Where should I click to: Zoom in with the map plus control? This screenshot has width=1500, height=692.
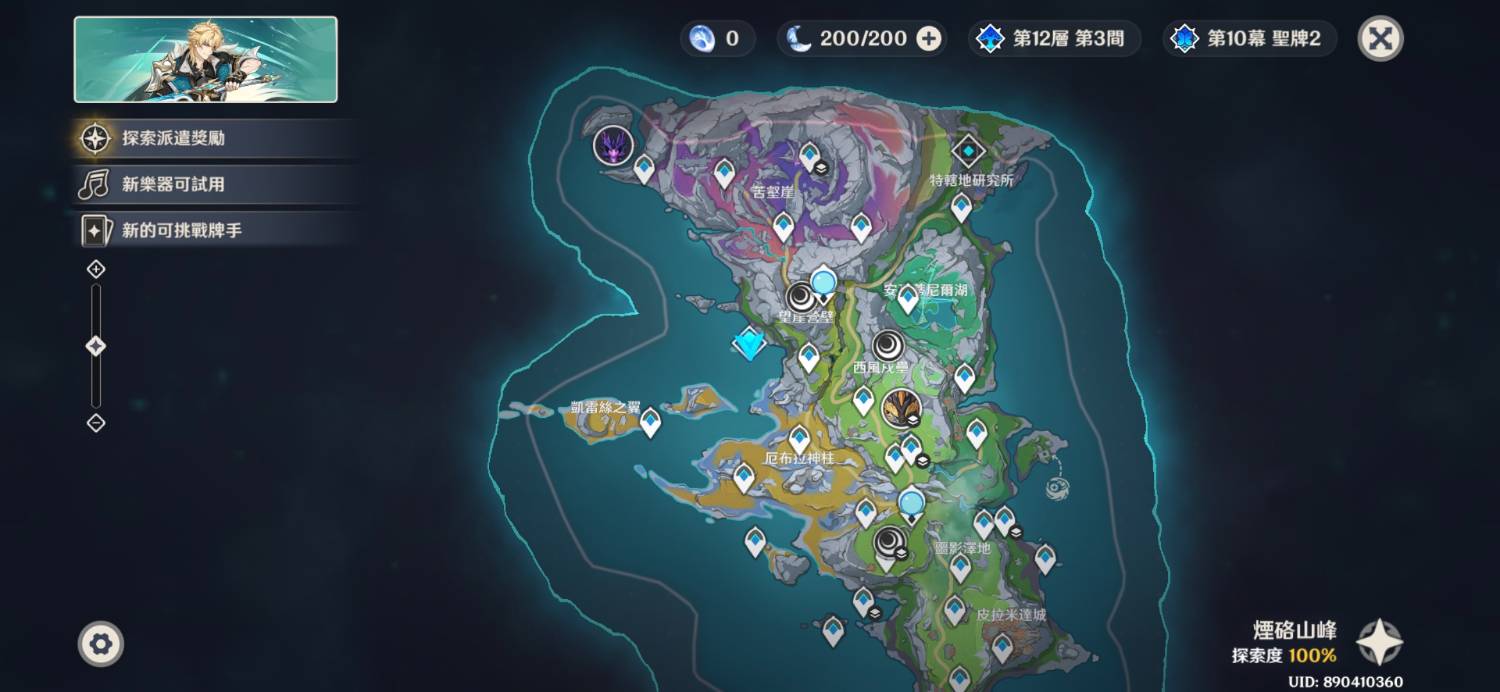[x=96, y=269]
